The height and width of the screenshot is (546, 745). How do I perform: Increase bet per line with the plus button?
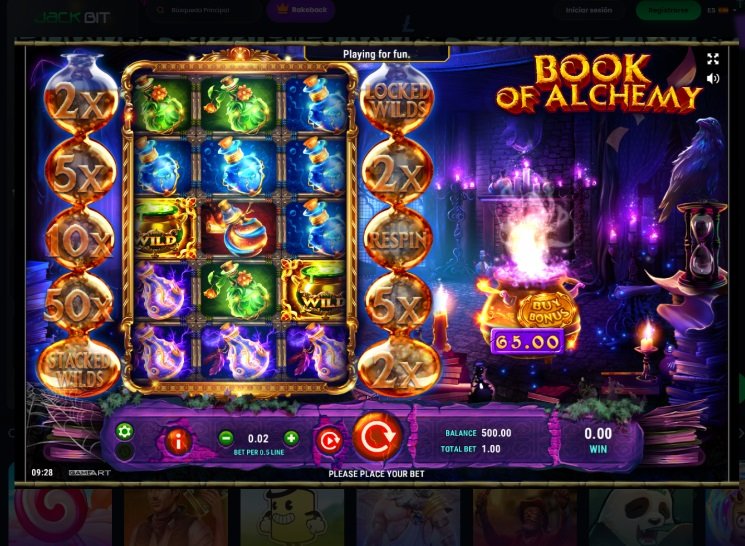click(x=291, y=438)
